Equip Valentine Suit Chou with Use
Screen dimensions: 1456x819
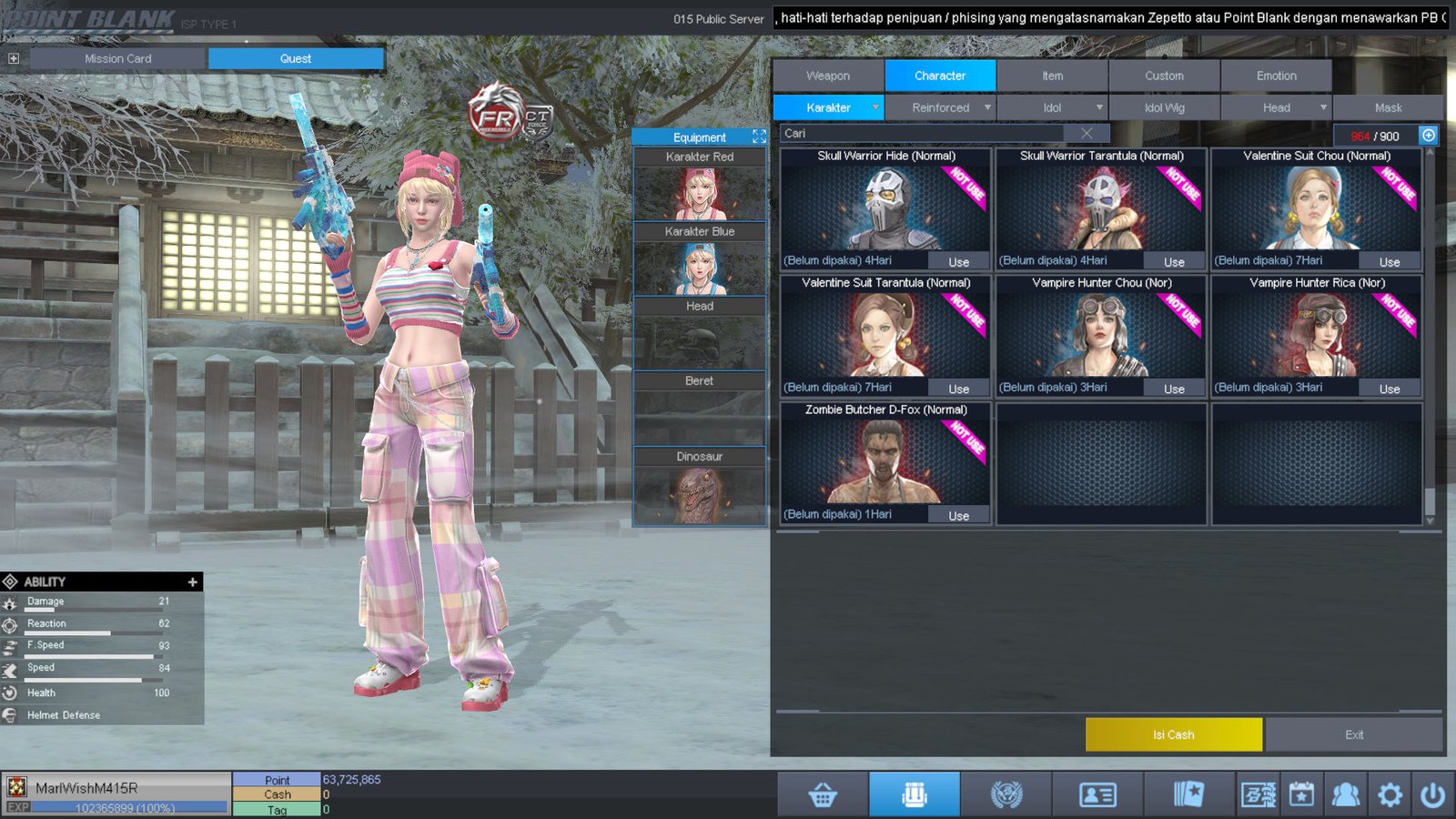(1389, 262)
